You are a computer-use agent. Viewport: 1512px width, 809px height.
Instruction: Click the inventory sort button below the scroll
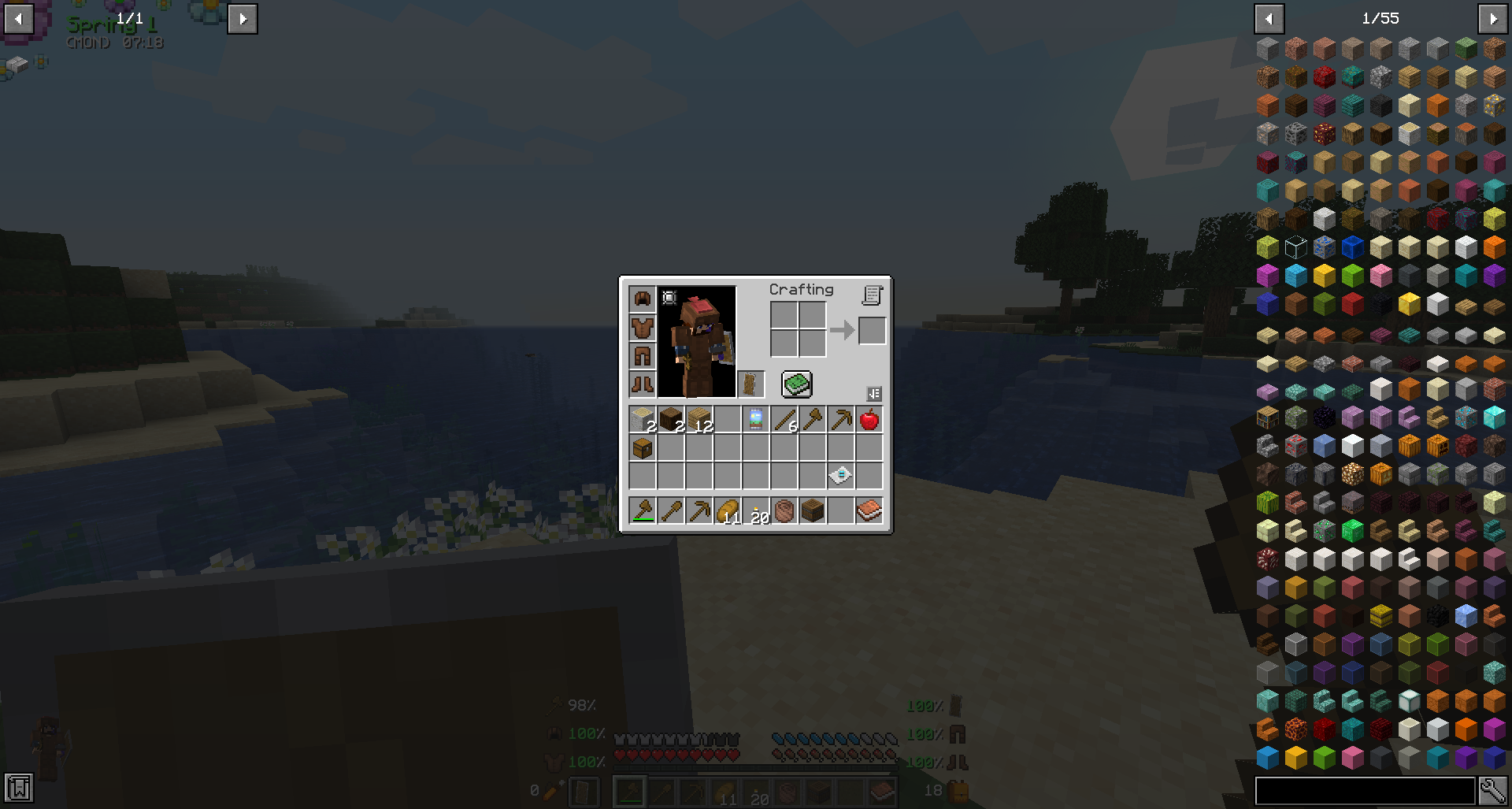[x=874, y=394]
